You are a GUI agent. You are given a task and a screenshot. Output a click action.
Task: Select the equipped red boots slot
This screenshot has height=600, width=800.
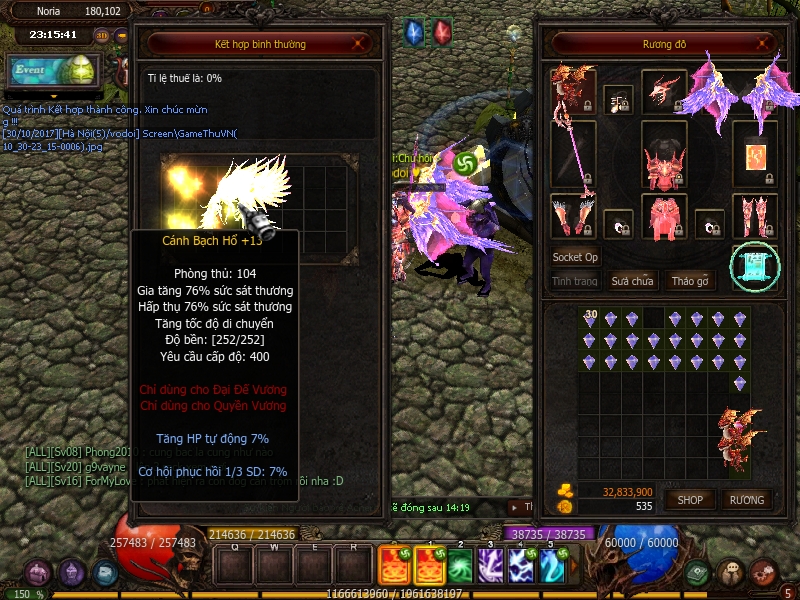755,216
